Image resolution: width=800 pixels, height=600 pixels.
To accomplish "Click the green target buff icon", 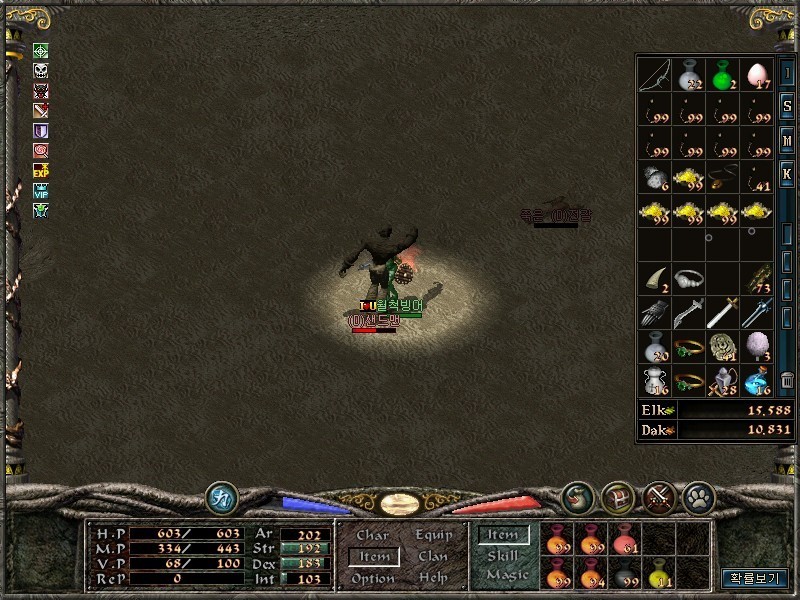I will click(41, 51).
